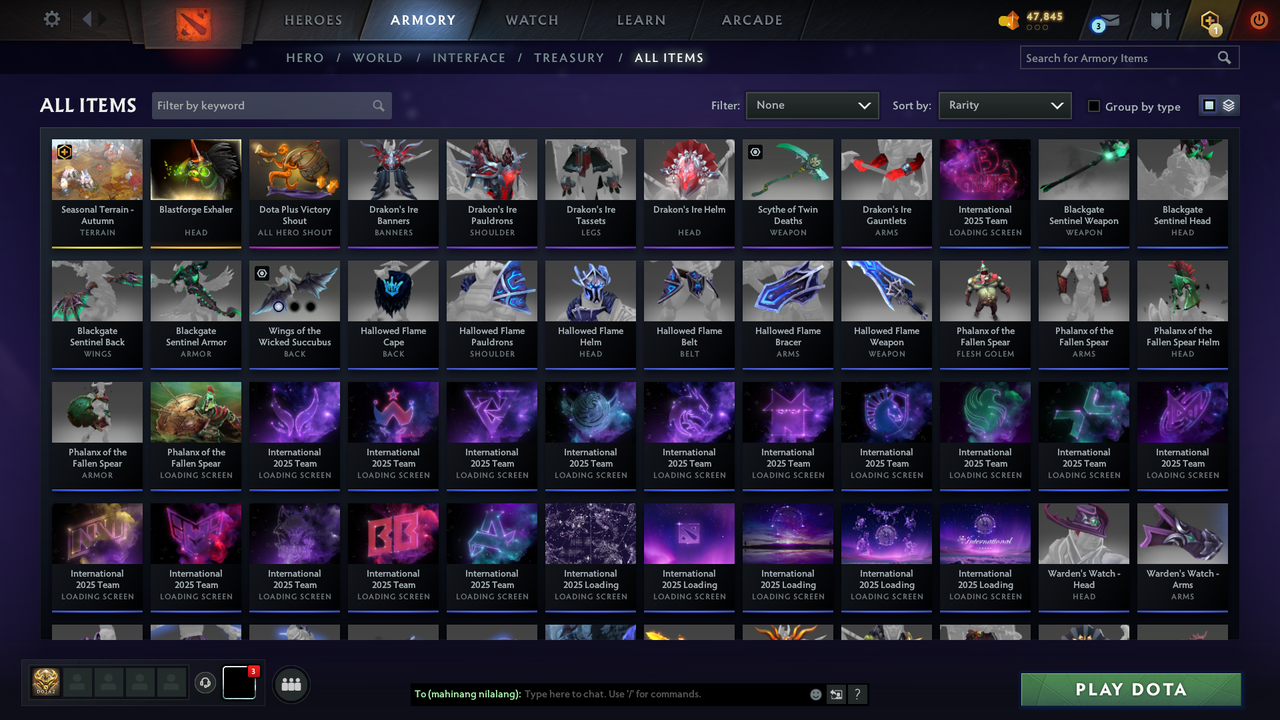Screen dimensions: 1280x720
Task: Open the Armory shield-and-sword icon
Action: 1160,20
